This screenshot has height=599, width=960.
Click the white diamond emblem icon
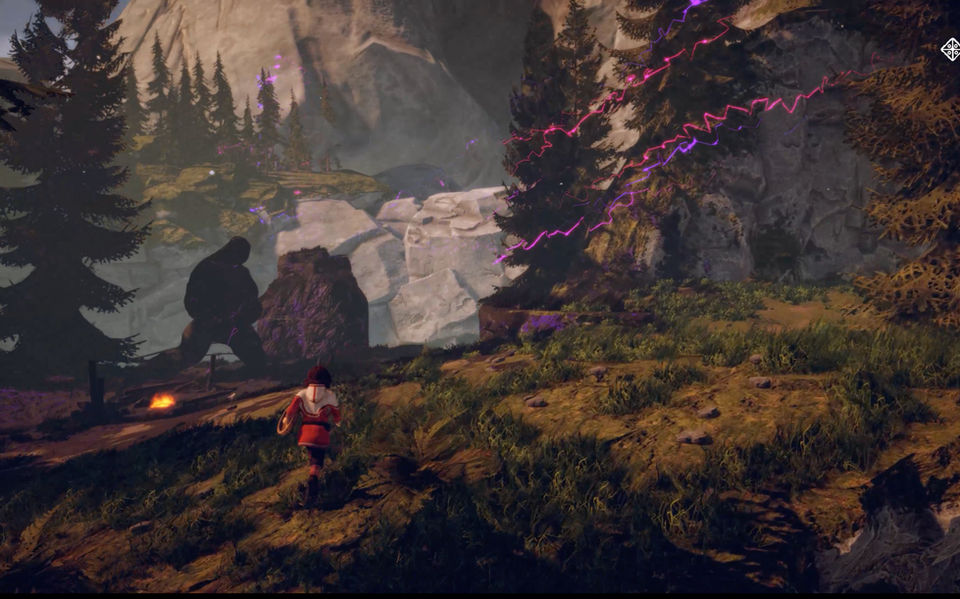click(950, 49)
